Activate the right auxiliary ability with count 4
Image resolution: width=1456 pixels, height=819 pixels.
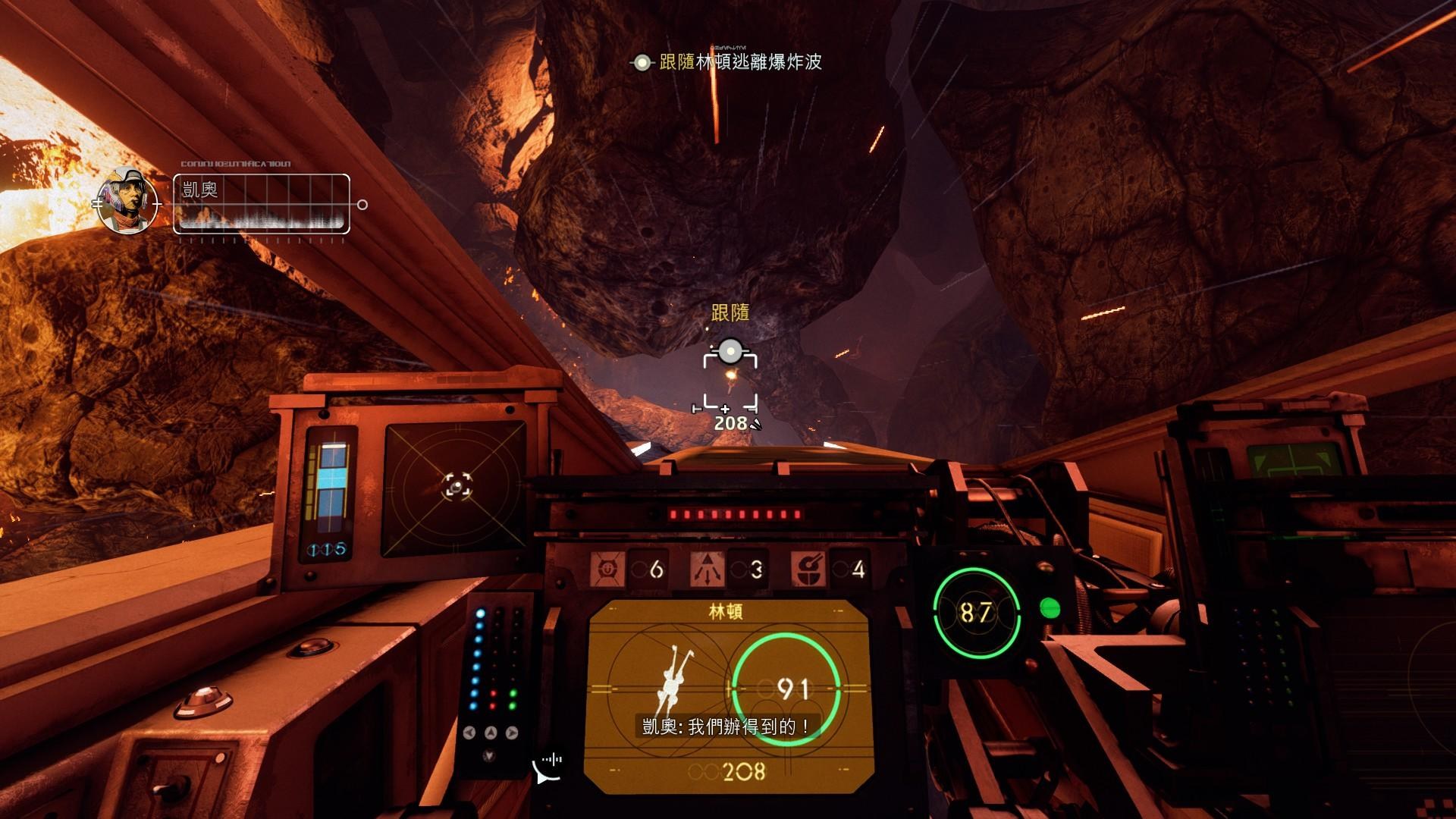808,569
